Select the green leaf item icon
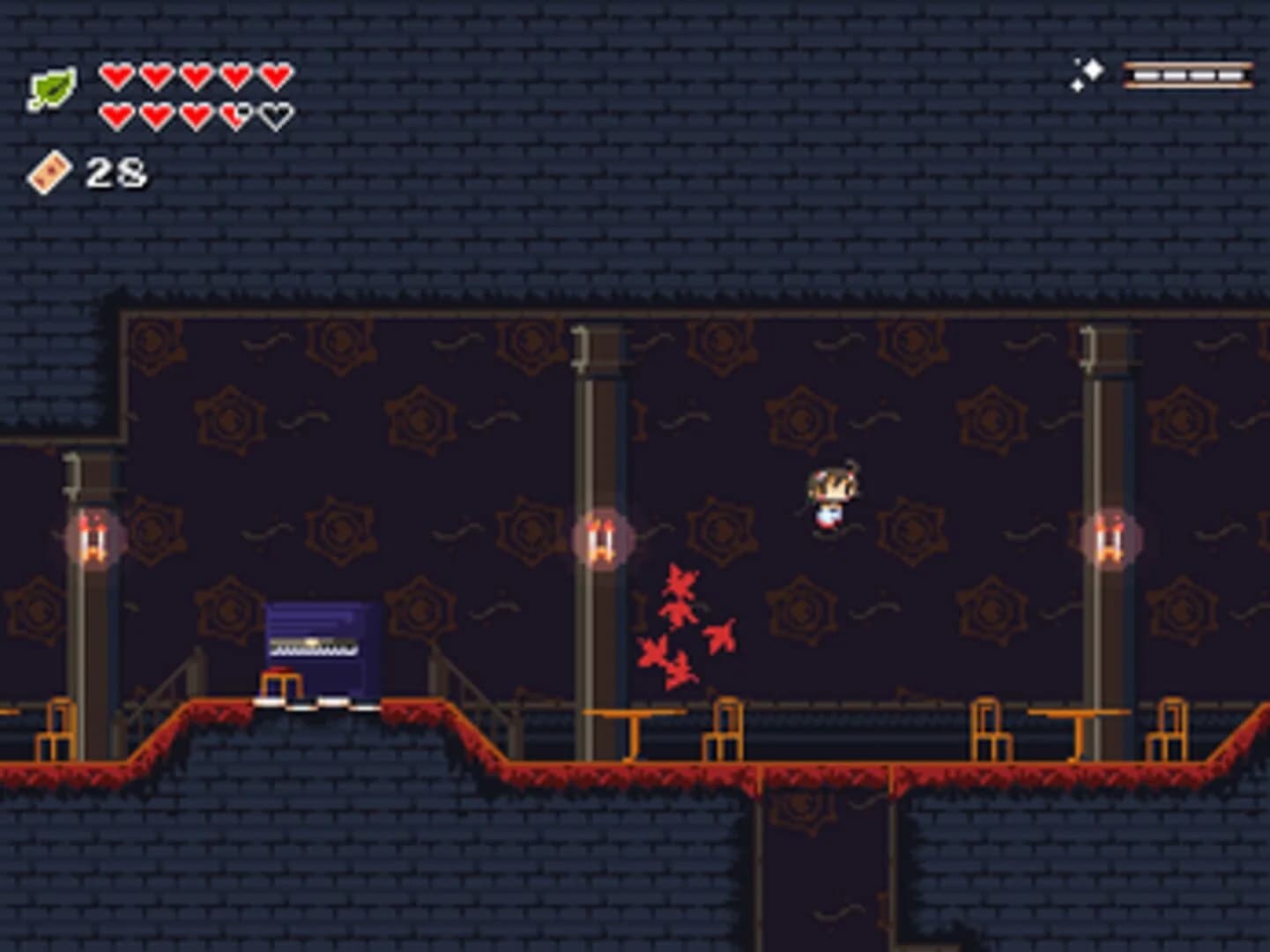This screenshot has width=1270, height=952. click(x=50, y=84)
